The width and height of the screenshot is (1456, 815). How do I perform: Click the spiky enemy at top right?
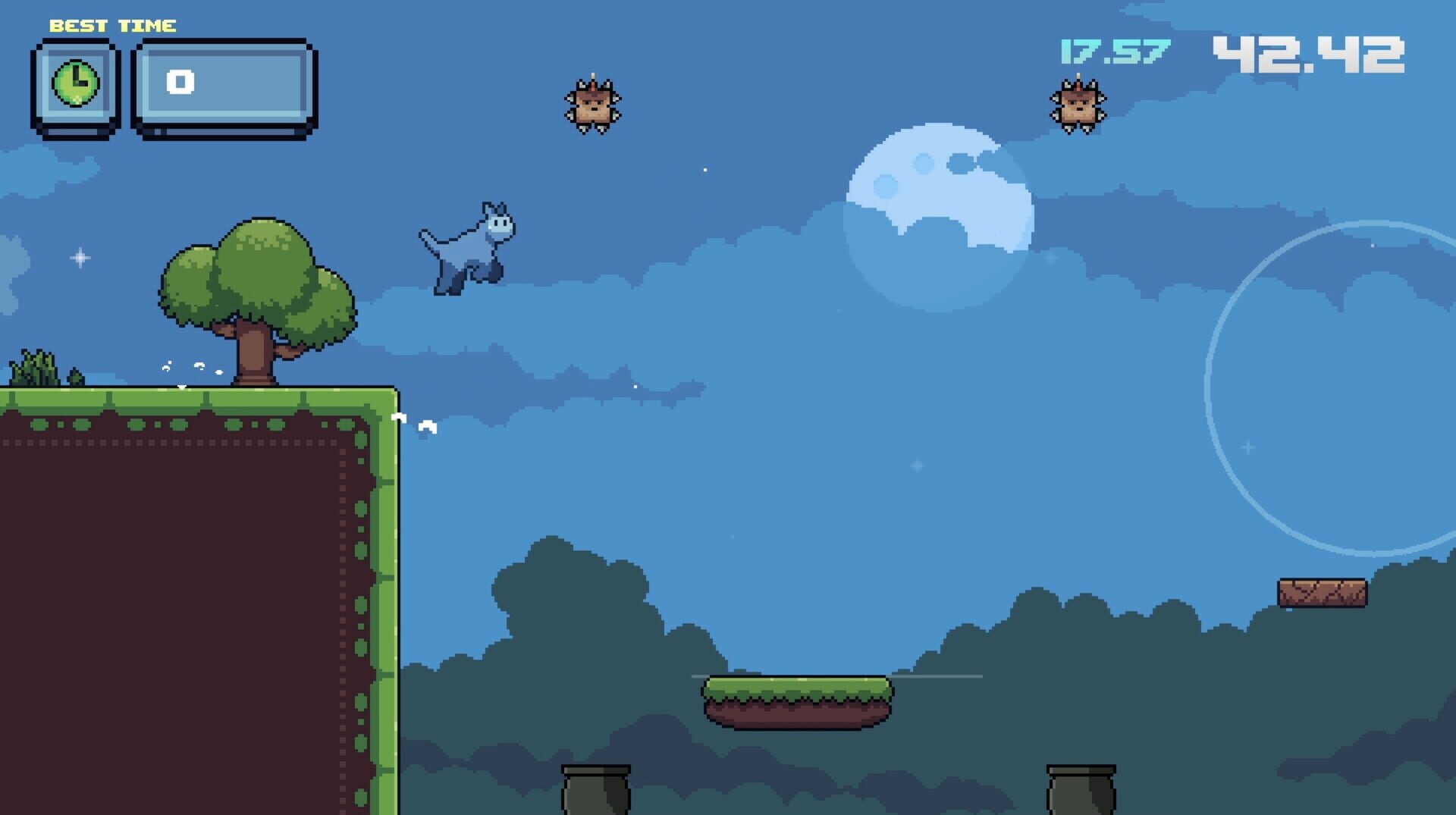pos(1078,106)
